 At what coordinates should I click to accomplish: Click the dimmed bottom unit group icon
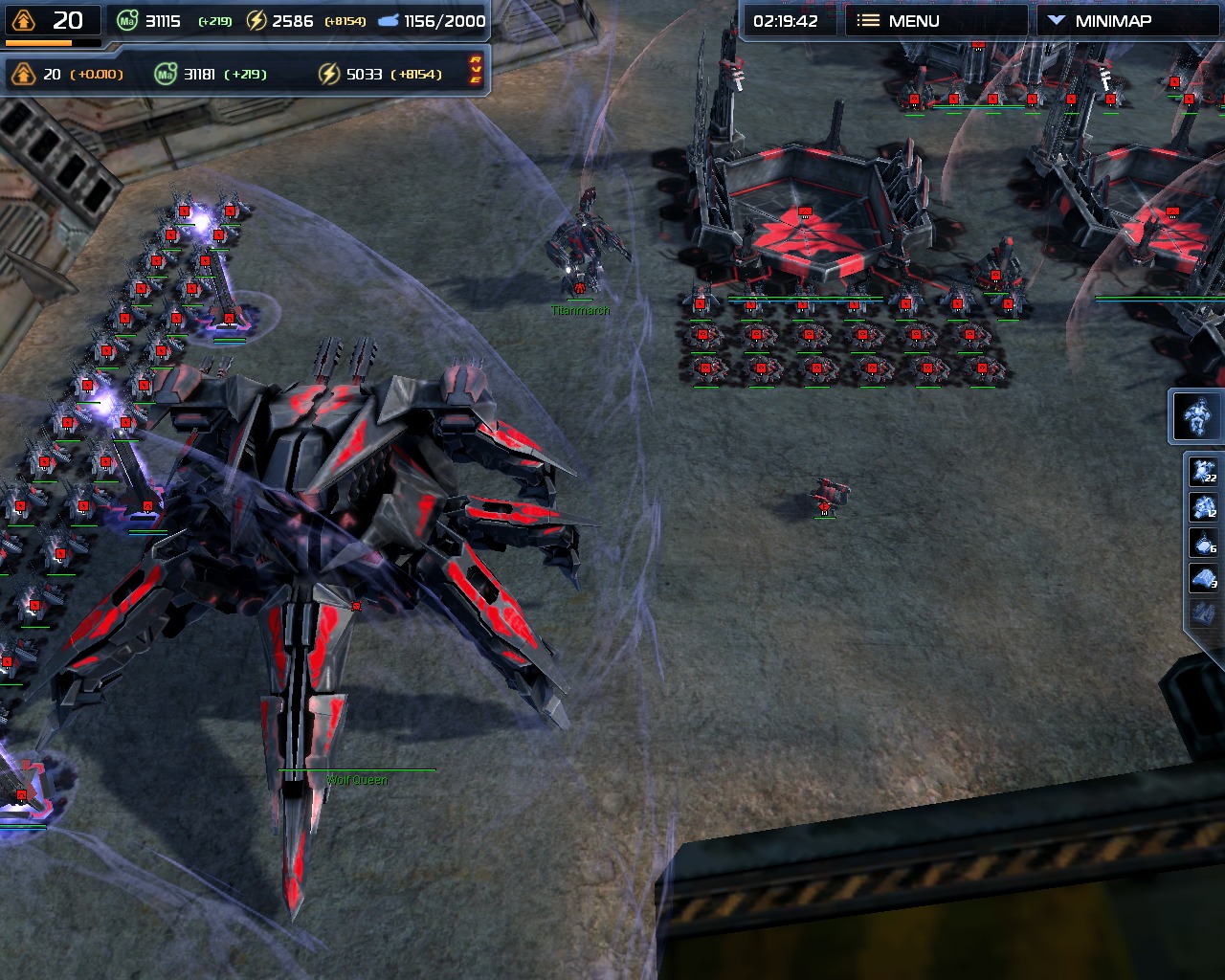[x=1204, y=612]
